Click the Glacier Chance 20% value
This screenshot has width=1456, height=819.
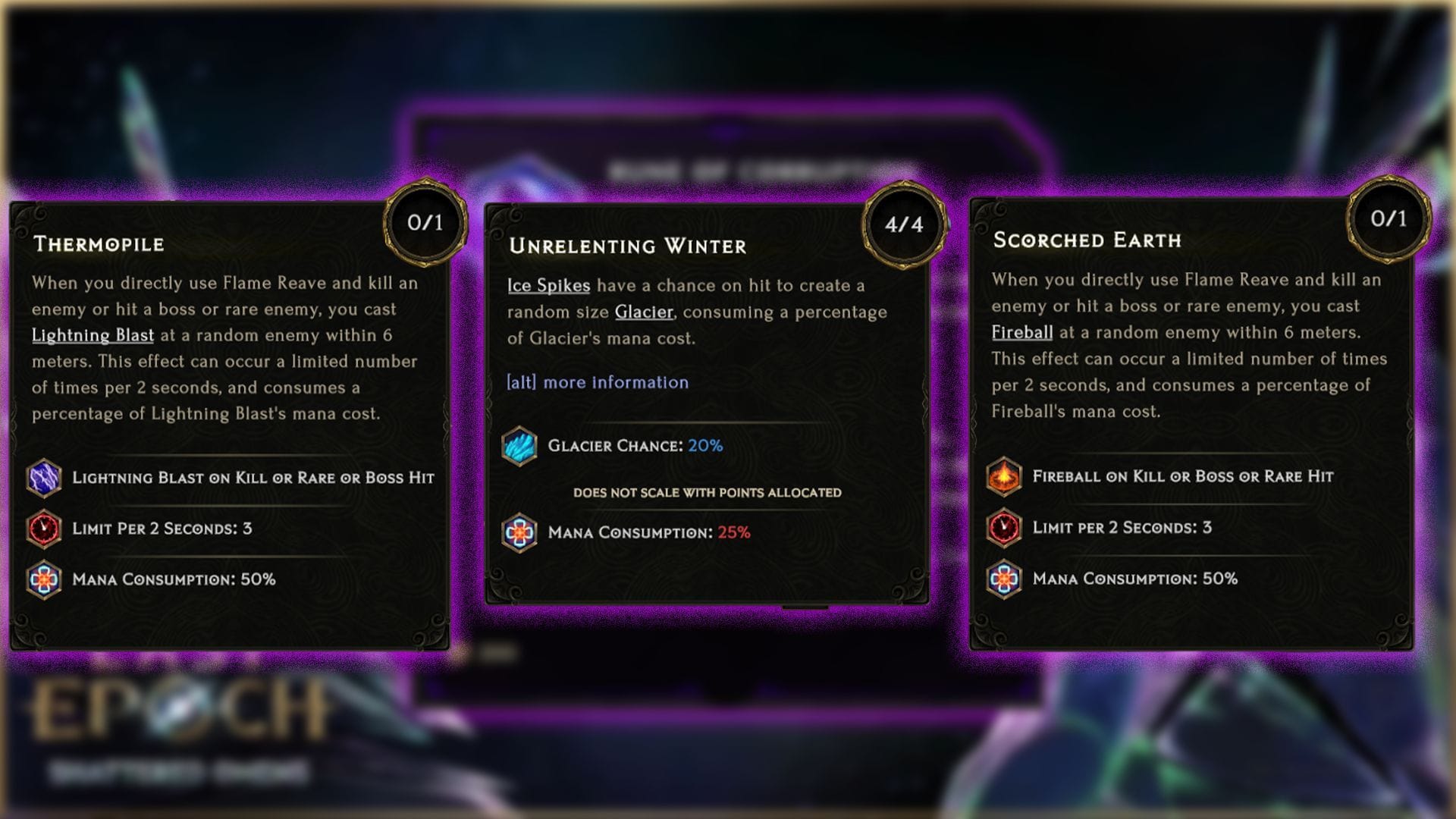pos(704,447)
